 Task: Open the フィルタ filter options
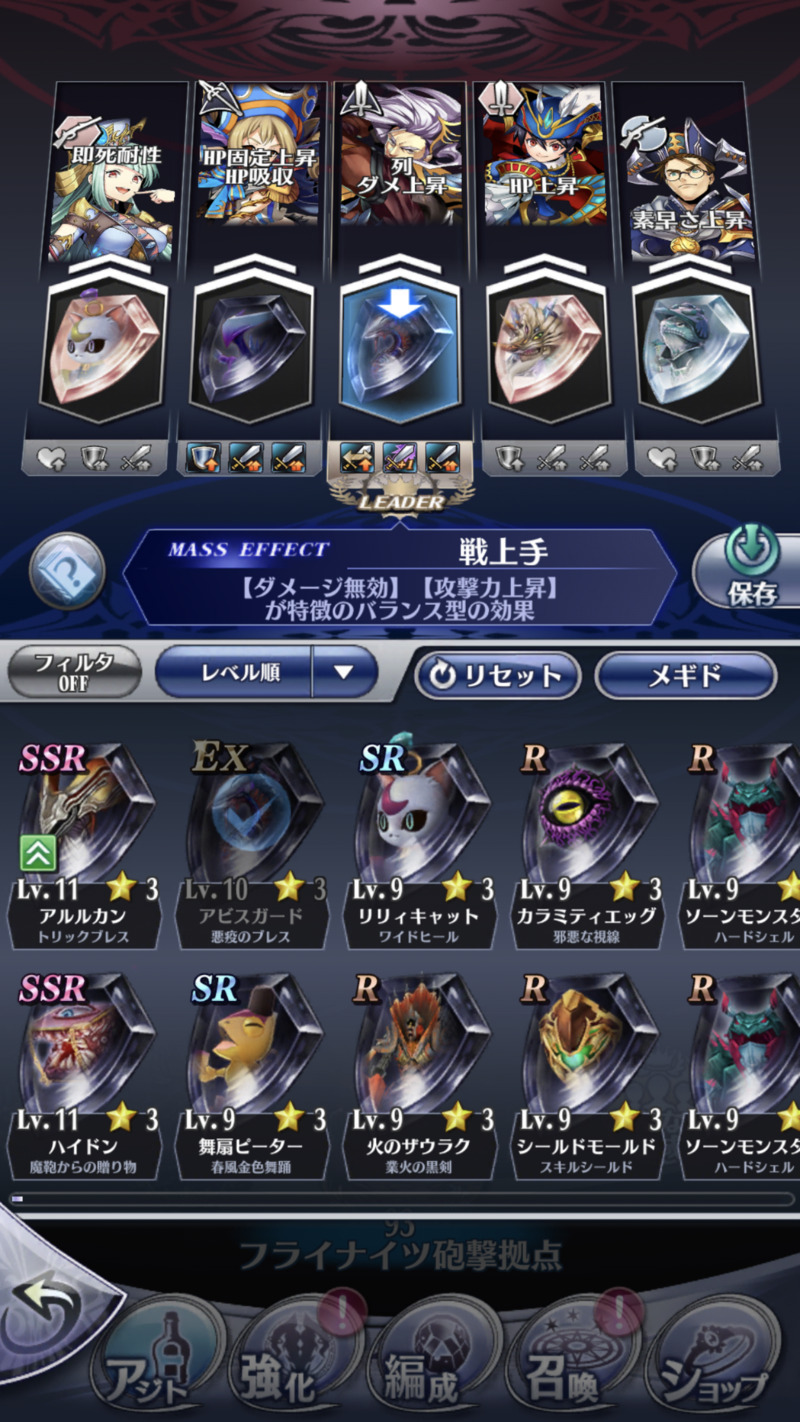click(74, 673)
